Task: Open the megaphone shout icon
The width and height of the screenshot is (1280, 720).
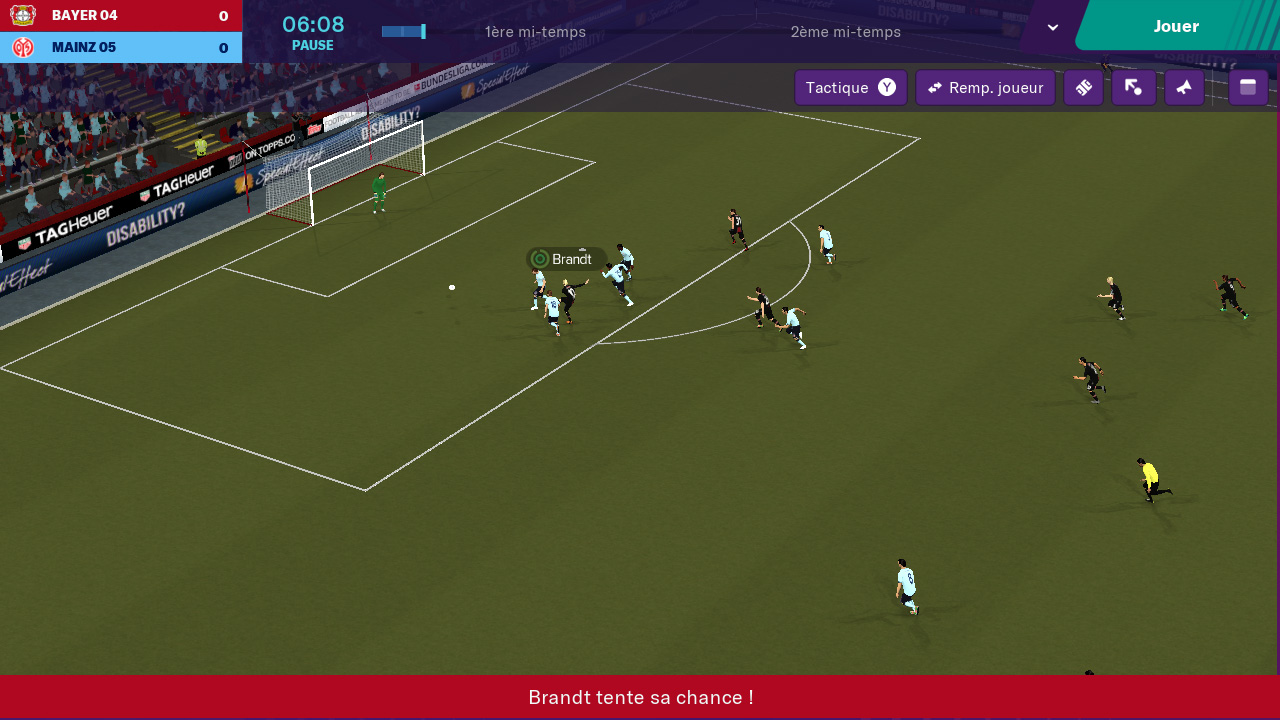Action: [1184, 88]
